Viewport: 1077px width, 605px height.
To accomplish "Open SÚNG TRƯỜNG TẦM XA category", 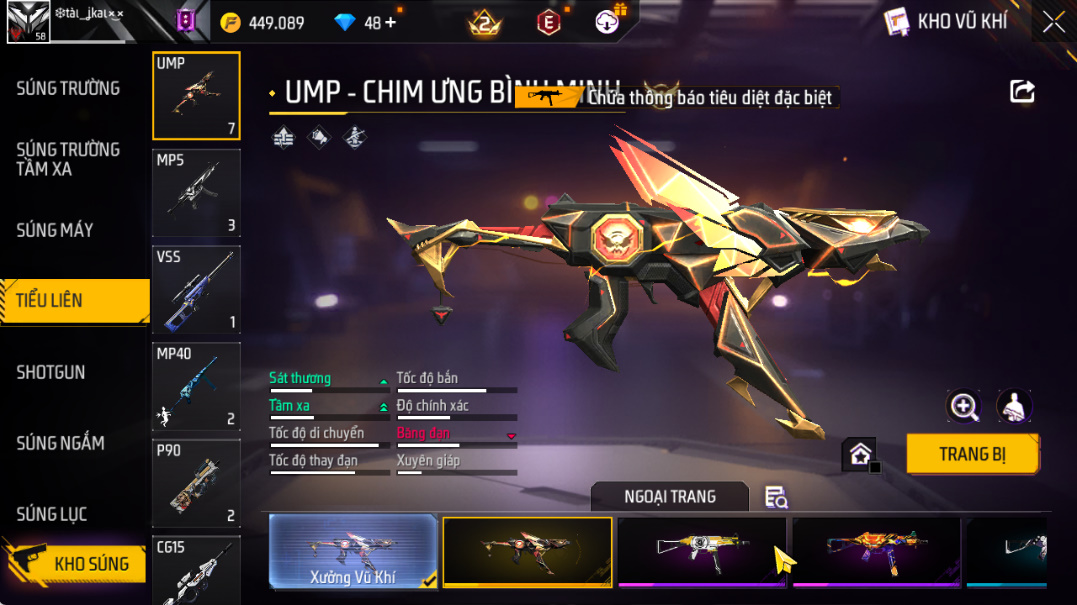I will point(68,159).
